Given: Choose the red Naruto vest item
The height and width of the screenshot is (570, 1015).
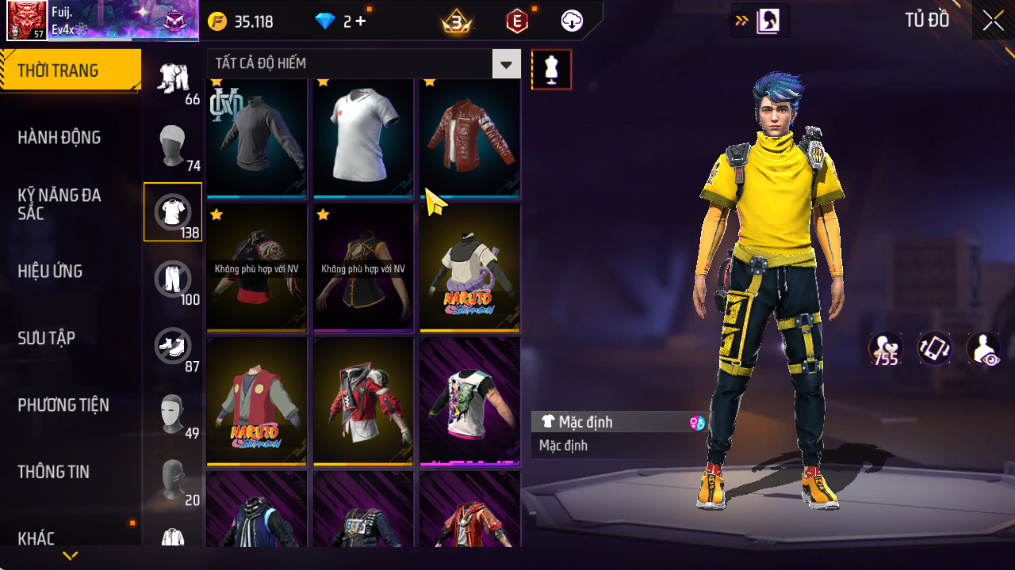Looking at the screenshot, I should (x=257, y=401).
